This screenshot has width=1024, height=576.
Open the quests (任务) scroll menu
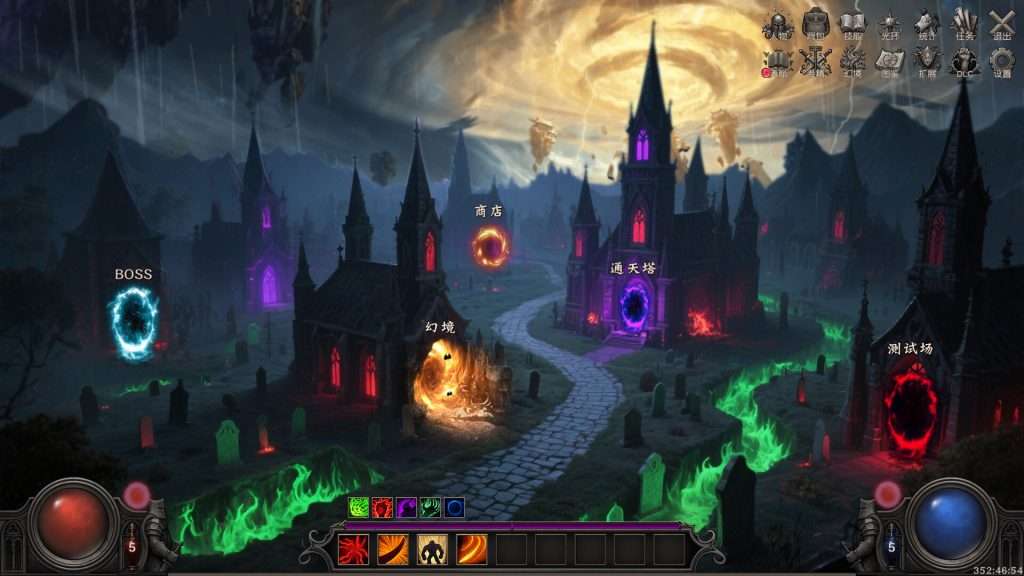(x=964, y=24)
